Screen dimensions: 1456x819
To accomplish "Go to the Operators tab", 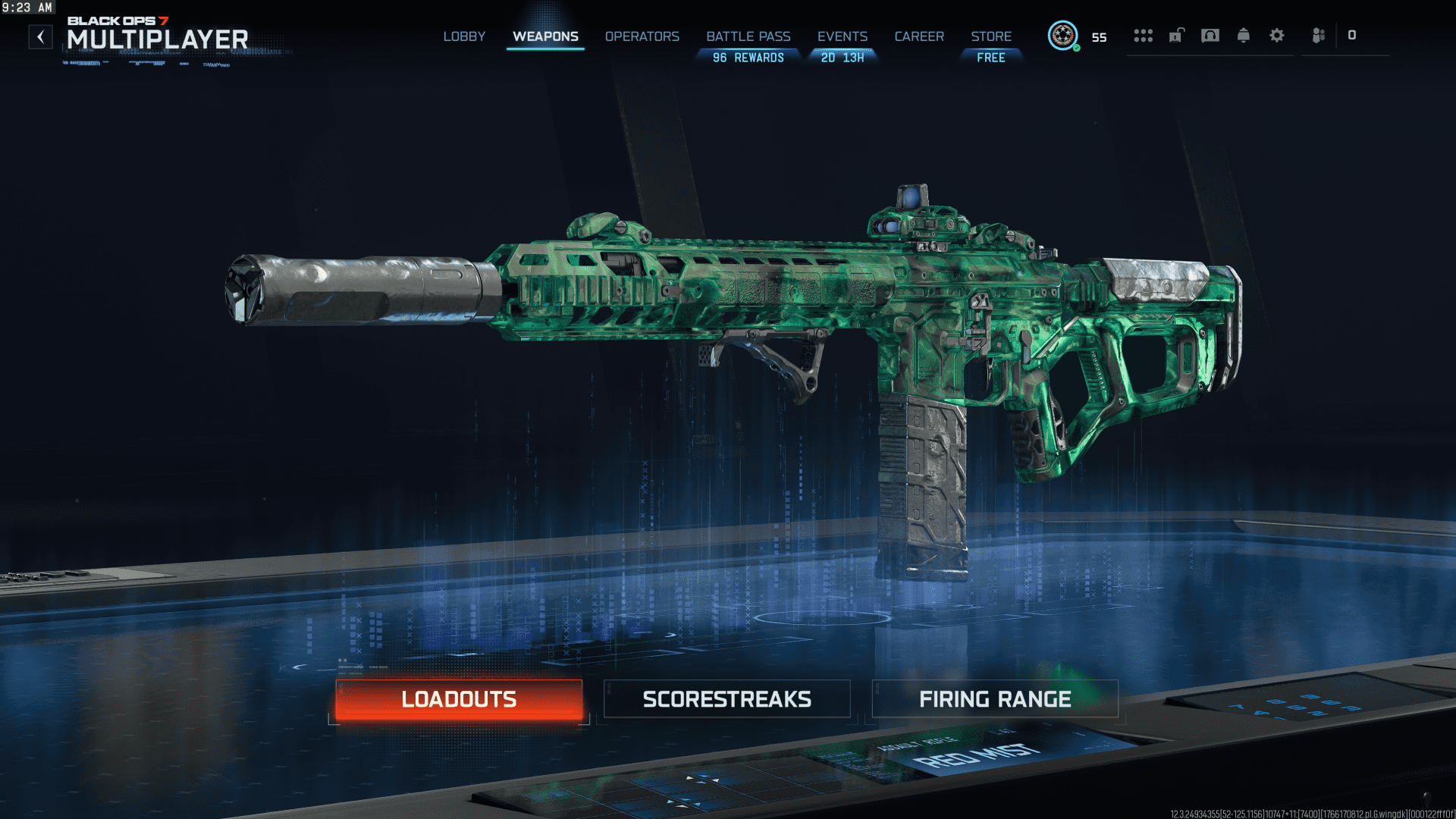I will click(x=642, y=36).
